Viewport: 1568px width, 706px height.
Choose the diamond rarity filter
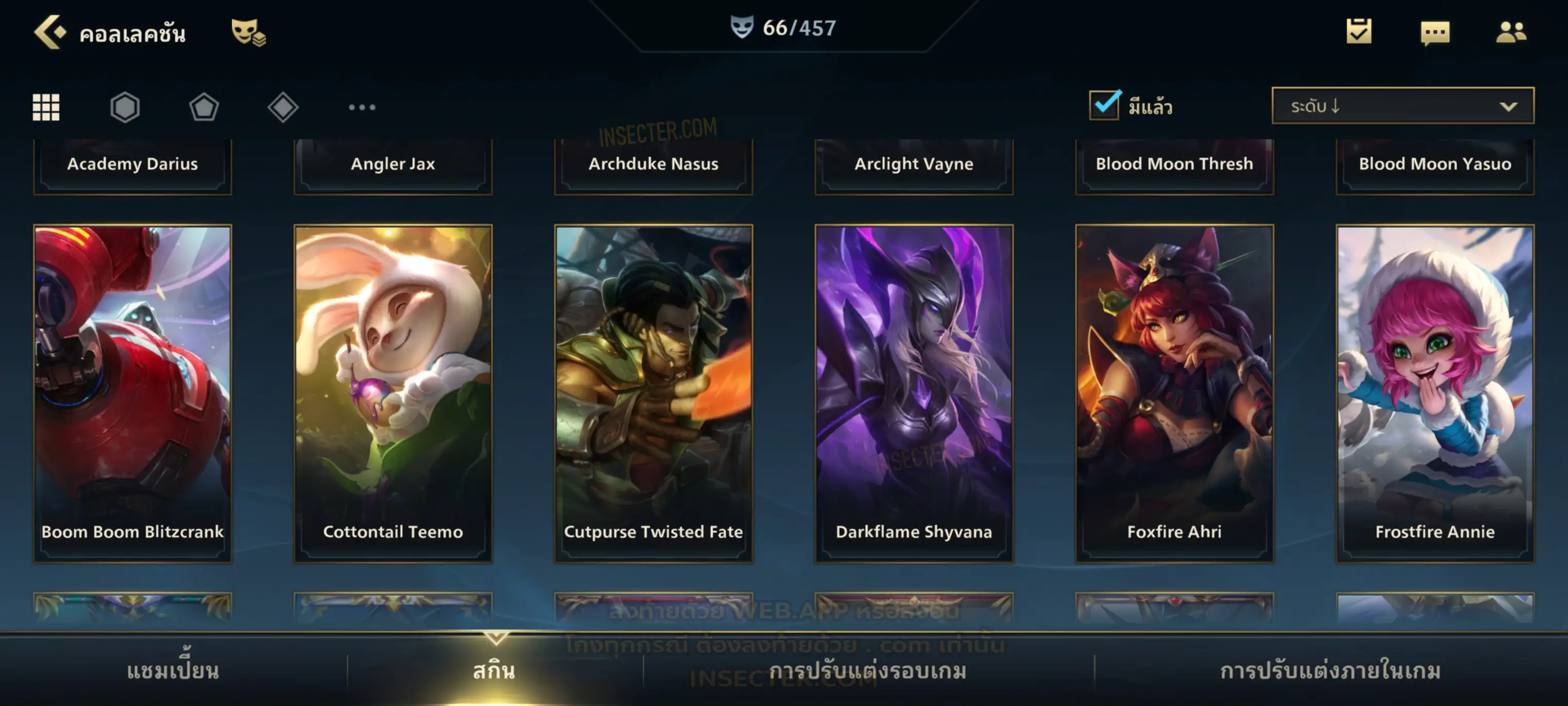tap(283, 107)
